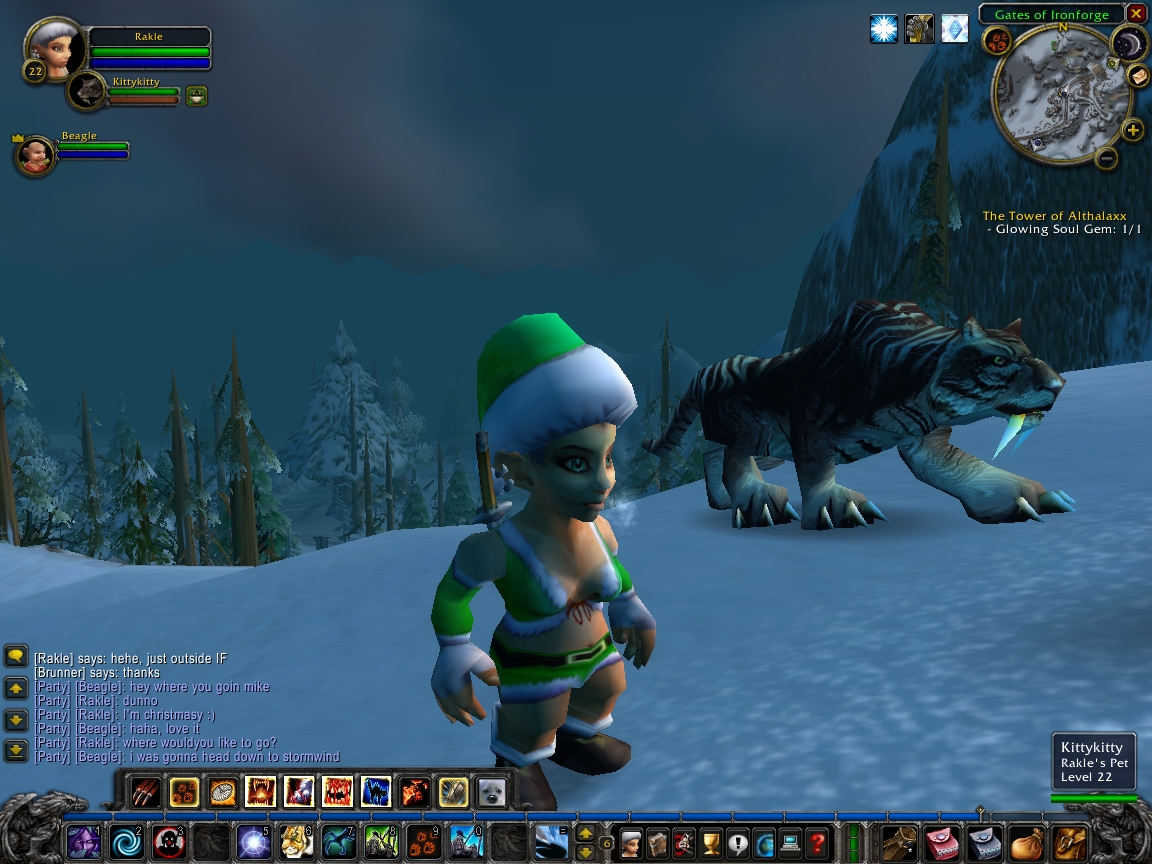
Task: Select the snowflake buff icon
Action: [884, 29]
